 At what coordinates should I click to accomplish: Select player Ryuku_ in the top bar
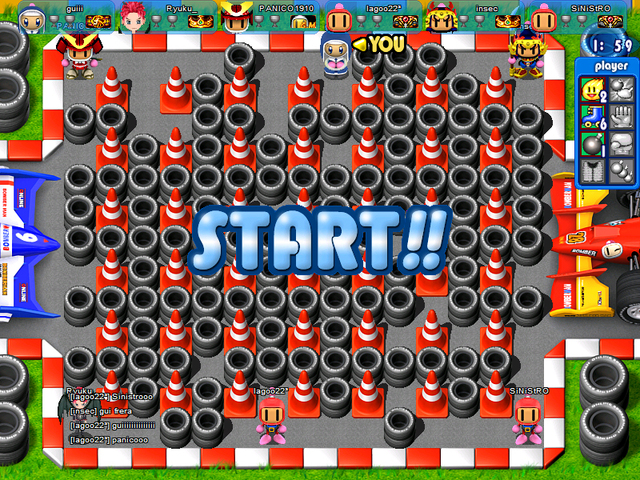click(150, 14)
